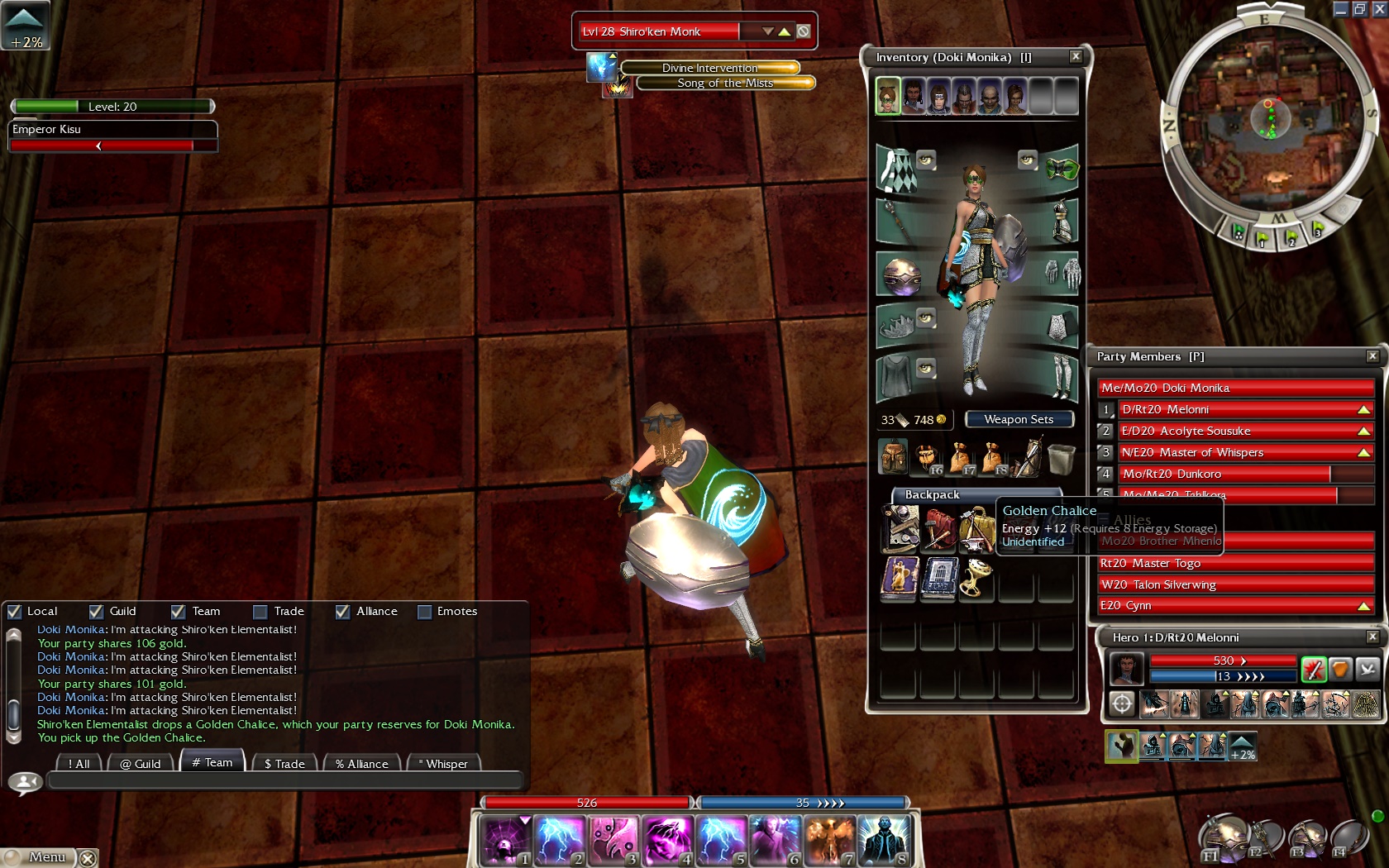Minimize the game window

[1341, 9]
